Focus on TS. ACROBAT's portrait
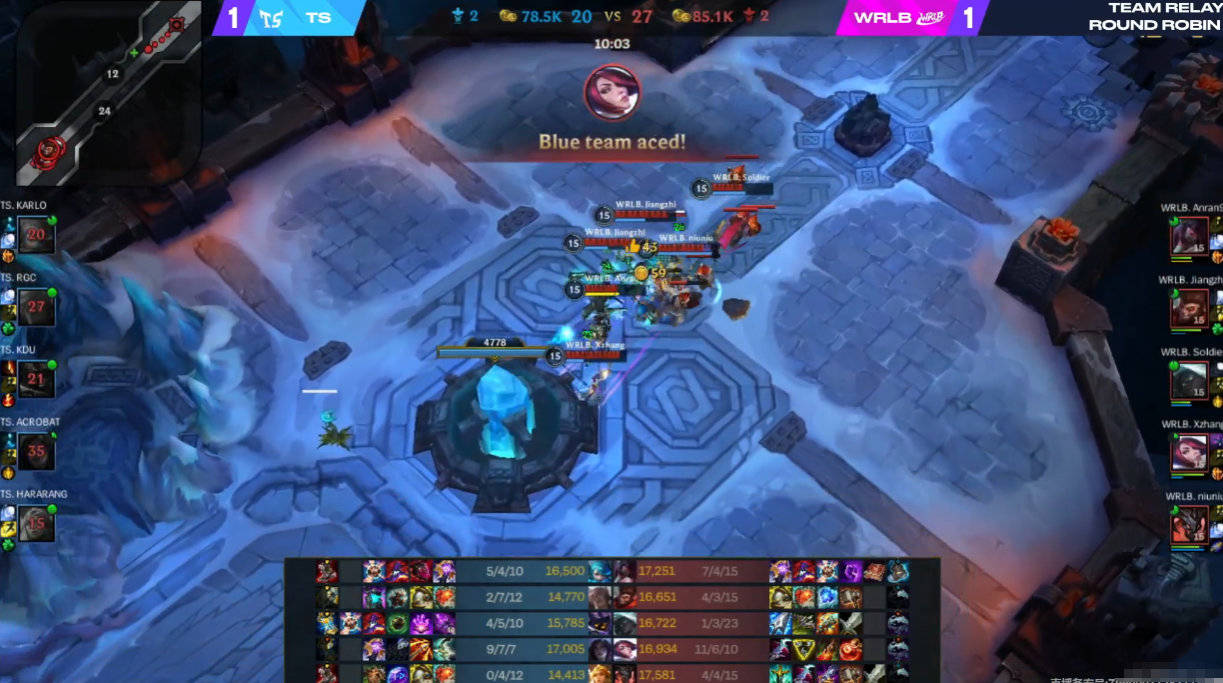The width and height of the screenshot is (1223, 683). (36, 451)
